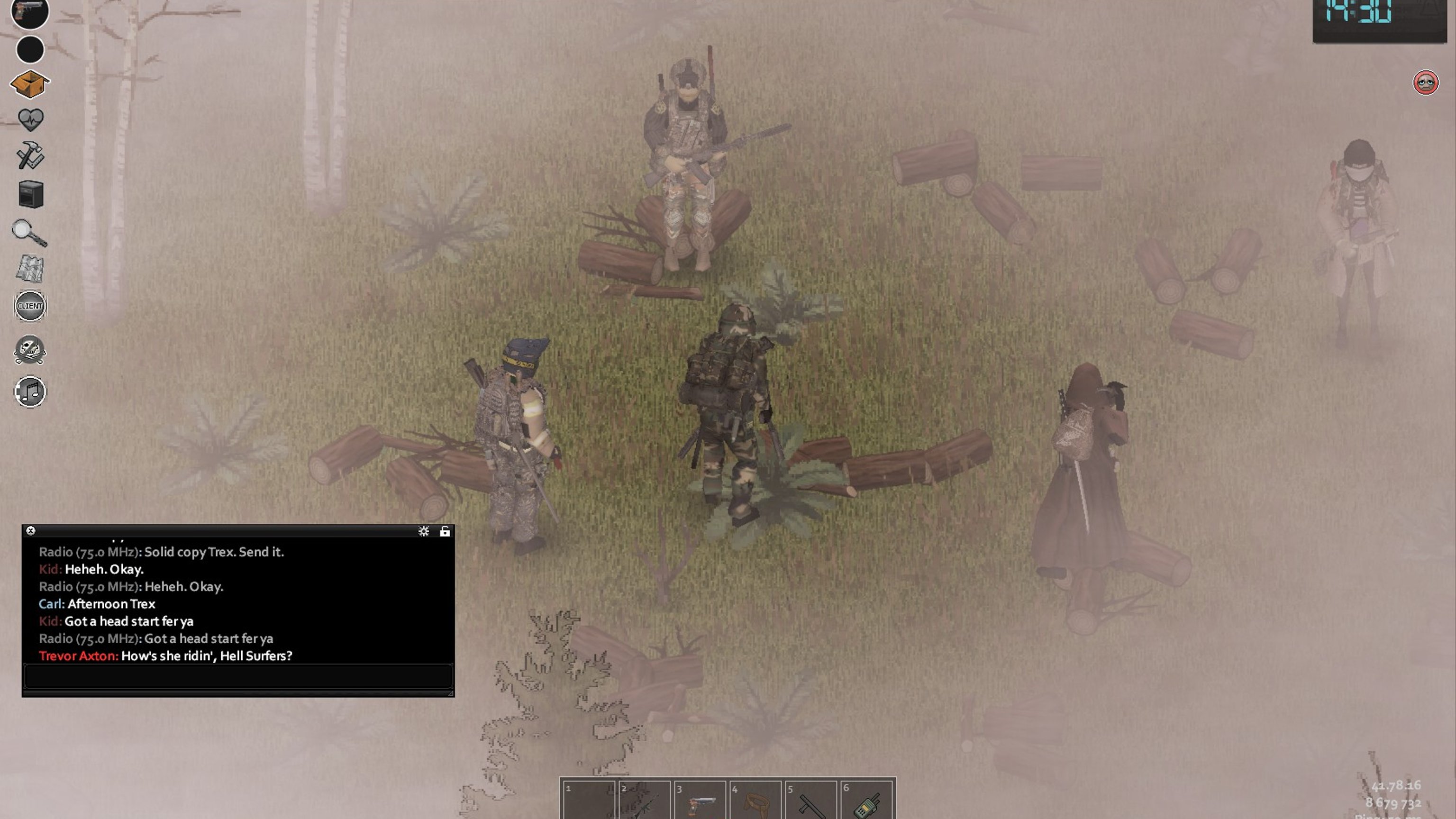This screenshot has width=1456, height=819.
Task: Open the health heart panel
Action: 30,119
